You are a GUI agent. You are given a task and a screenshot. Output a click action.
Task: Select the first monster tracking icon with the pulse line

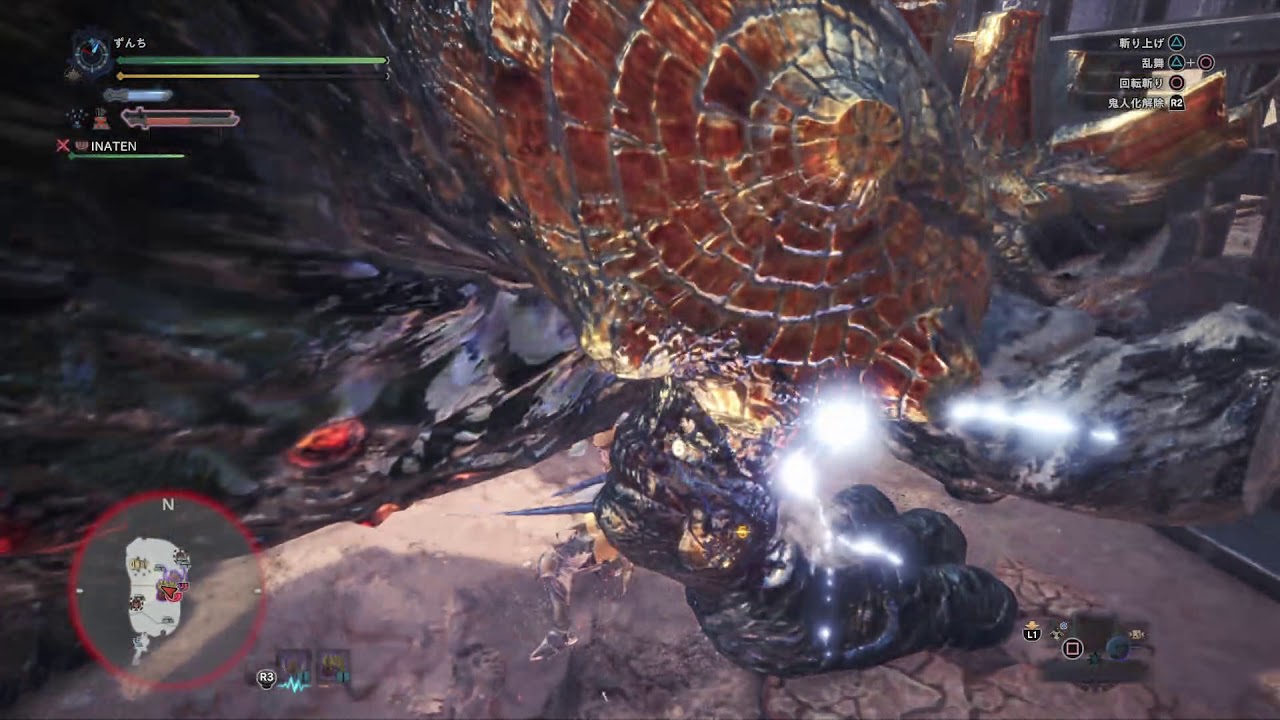tap(295, 666)
